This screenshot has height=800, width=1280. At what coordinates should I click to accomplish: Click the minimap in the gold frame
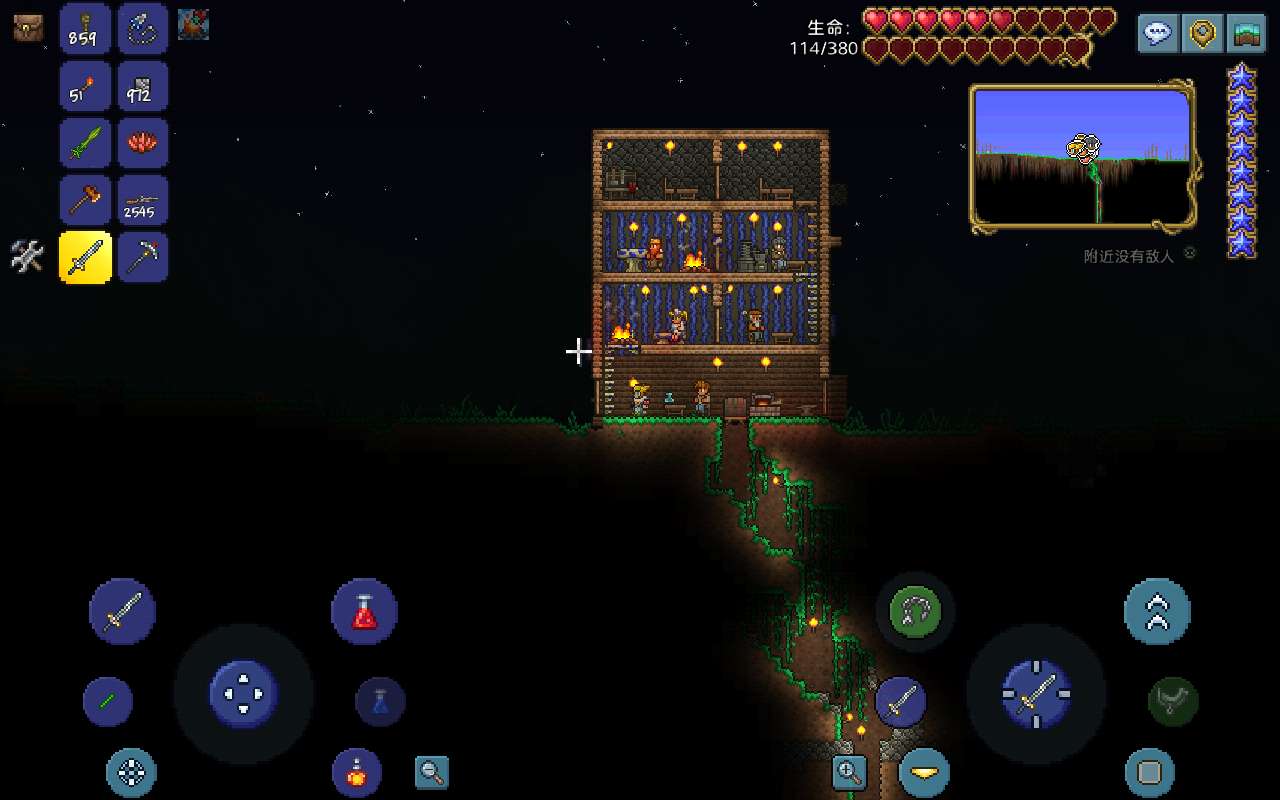pos(1082,156)
